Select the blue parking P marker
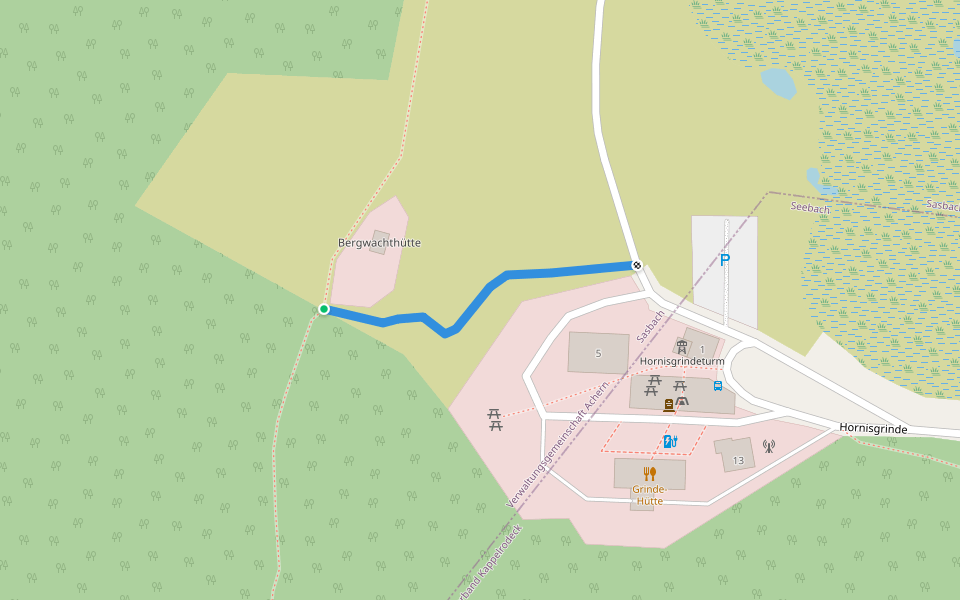Viewport: 960px width, 600px height. coord(725,260)
